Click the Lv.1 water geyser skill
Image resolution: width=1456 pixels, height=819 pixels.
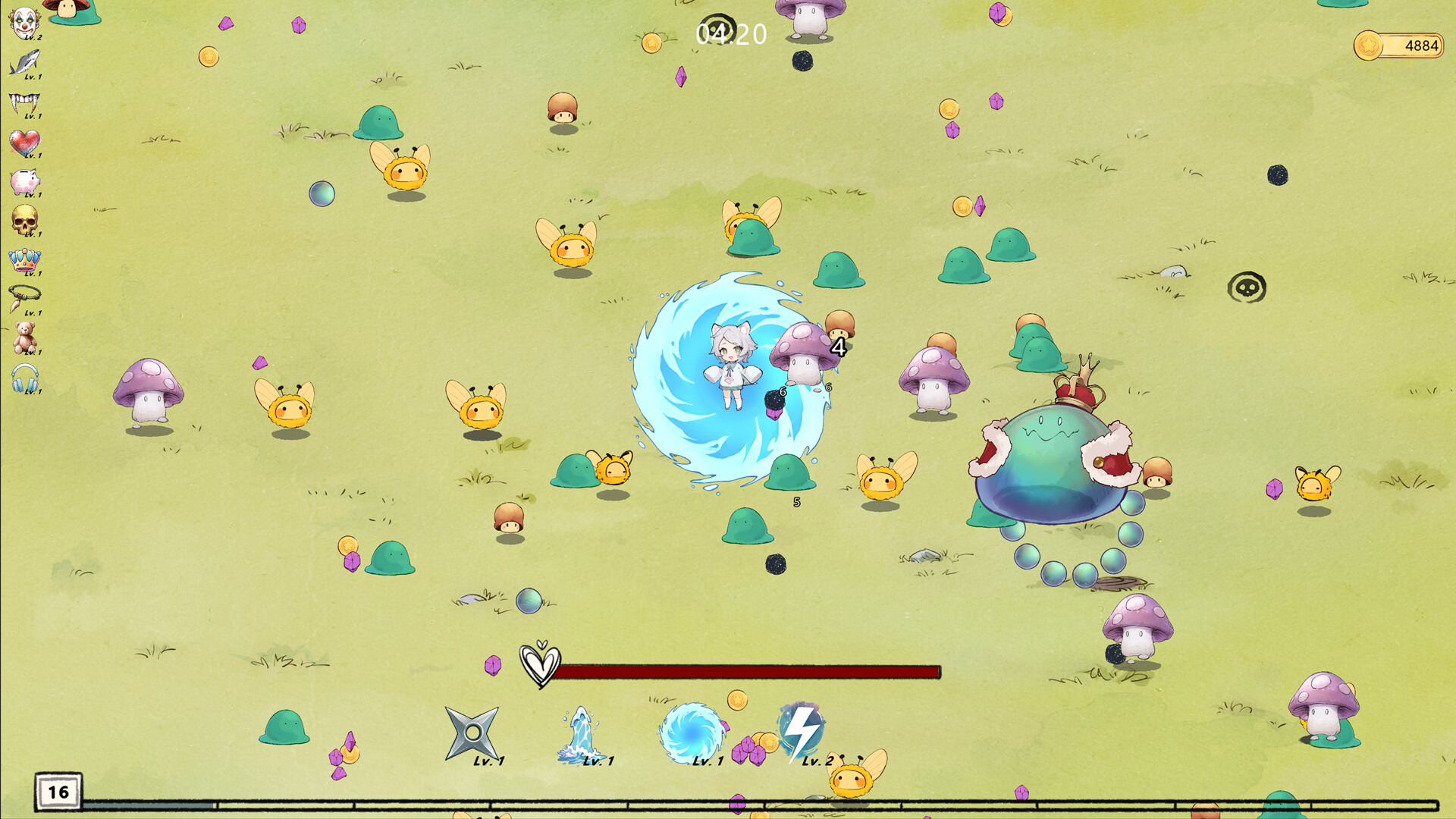[x=580, y=732]
